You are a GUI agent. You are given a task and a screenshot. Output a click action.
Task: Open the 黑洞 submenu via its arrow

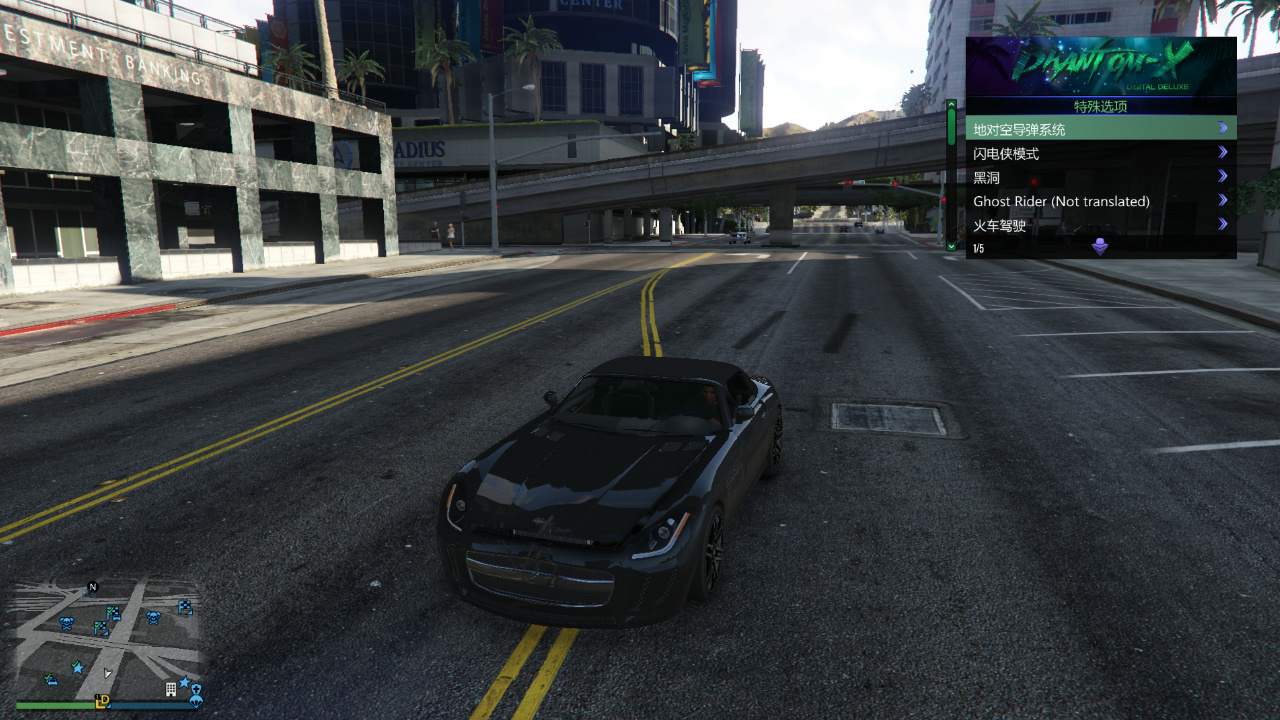pos(1222,177)
